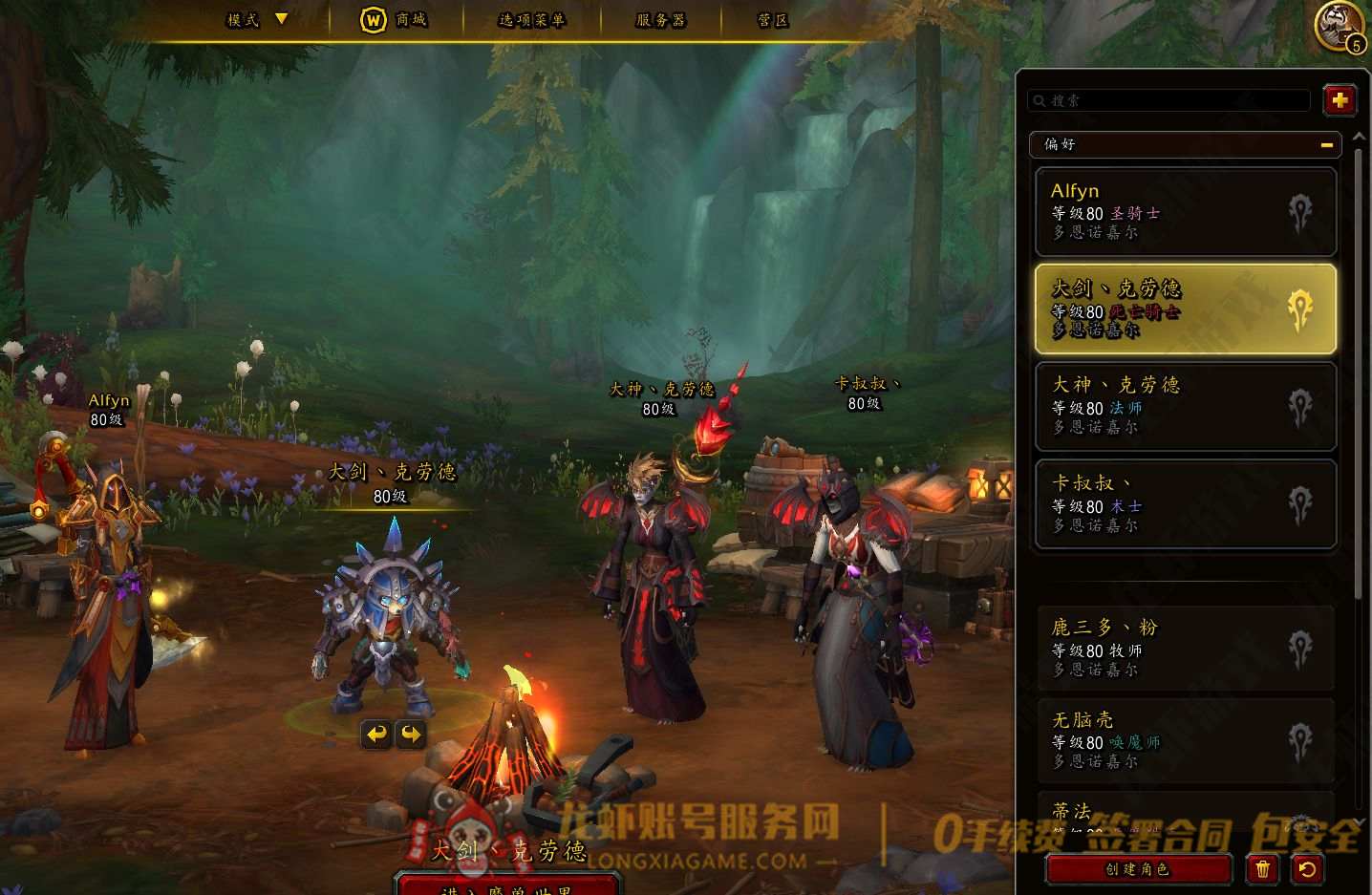Rotate the character with the right arrow
1372x895 pixels.
pos(411,734)
